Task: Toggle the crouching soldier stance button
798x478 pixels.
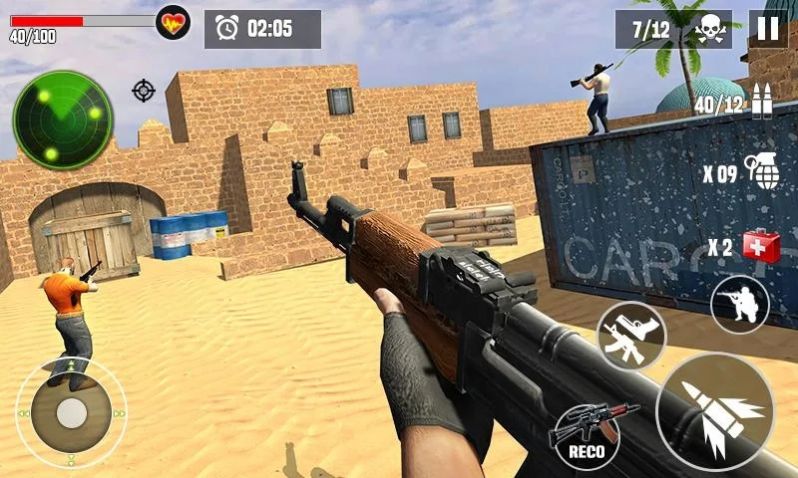Action: [740, 304]
